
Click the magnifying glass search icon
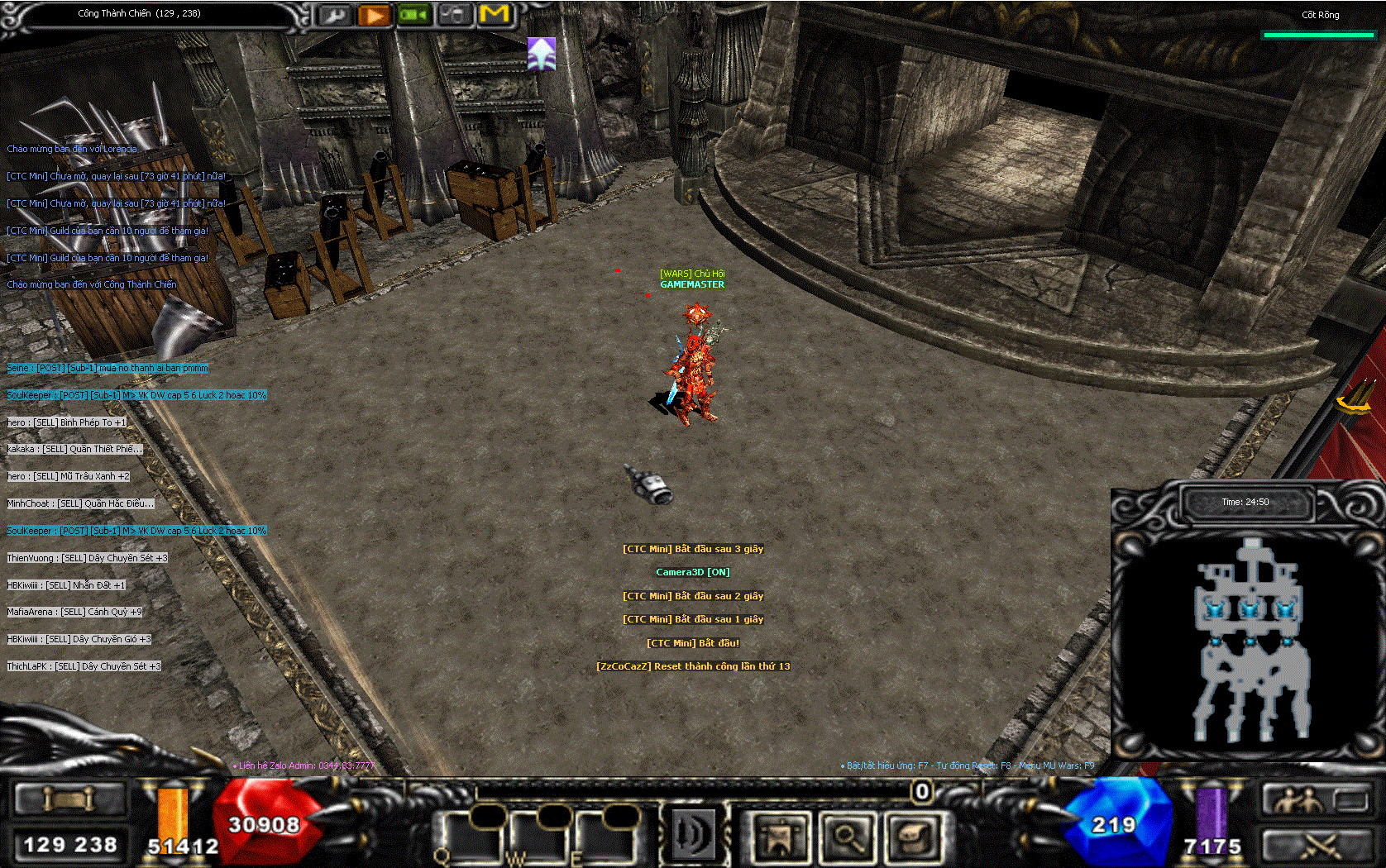pyautogui.click(x=848, y=837)
